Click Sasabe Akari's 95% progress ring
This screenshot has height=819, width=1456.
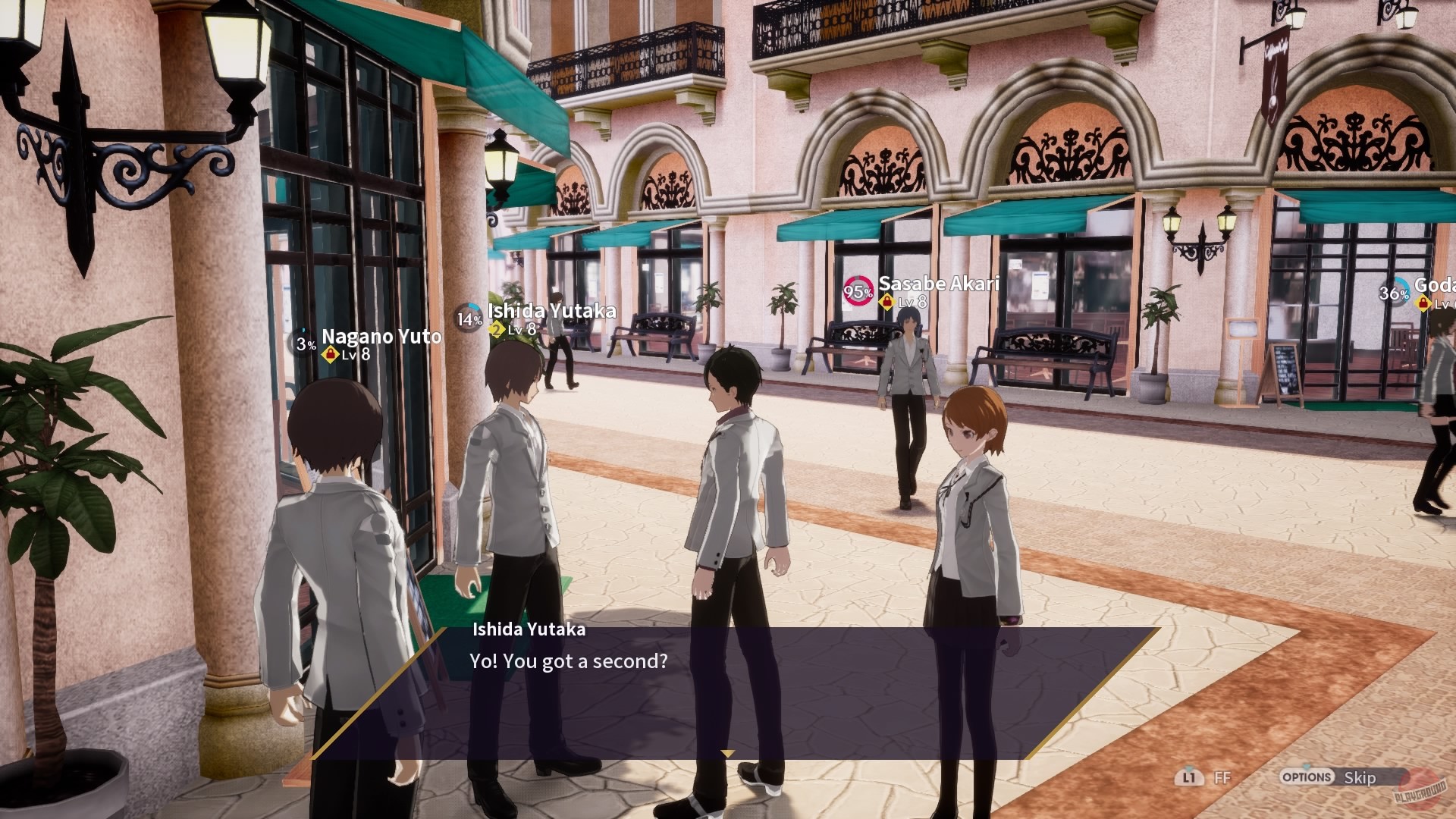pyautogui.click(x=857, y=290)
